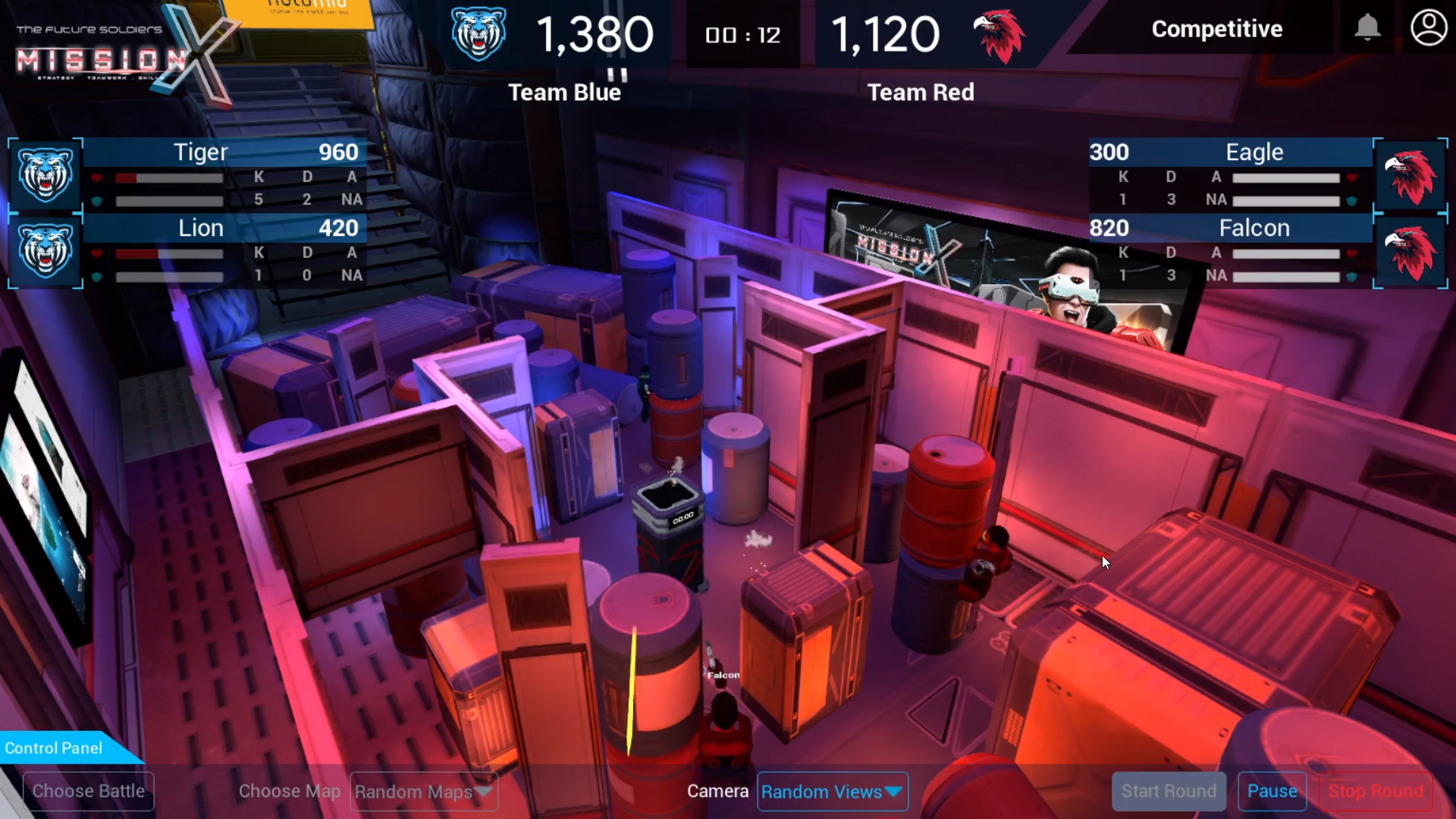Select the Falcon player row

[1230, 251]
